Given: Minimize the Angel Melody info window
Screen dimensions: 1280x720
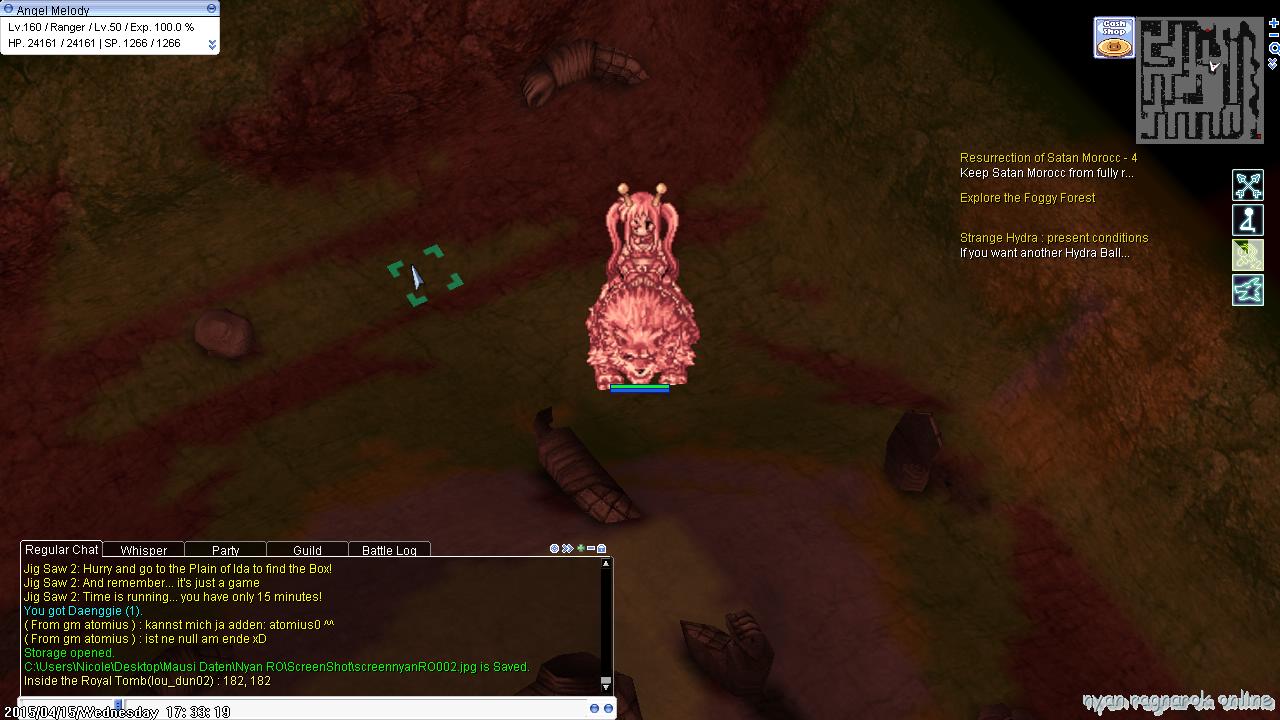Looking at the screenshot, I should [211, 8].
